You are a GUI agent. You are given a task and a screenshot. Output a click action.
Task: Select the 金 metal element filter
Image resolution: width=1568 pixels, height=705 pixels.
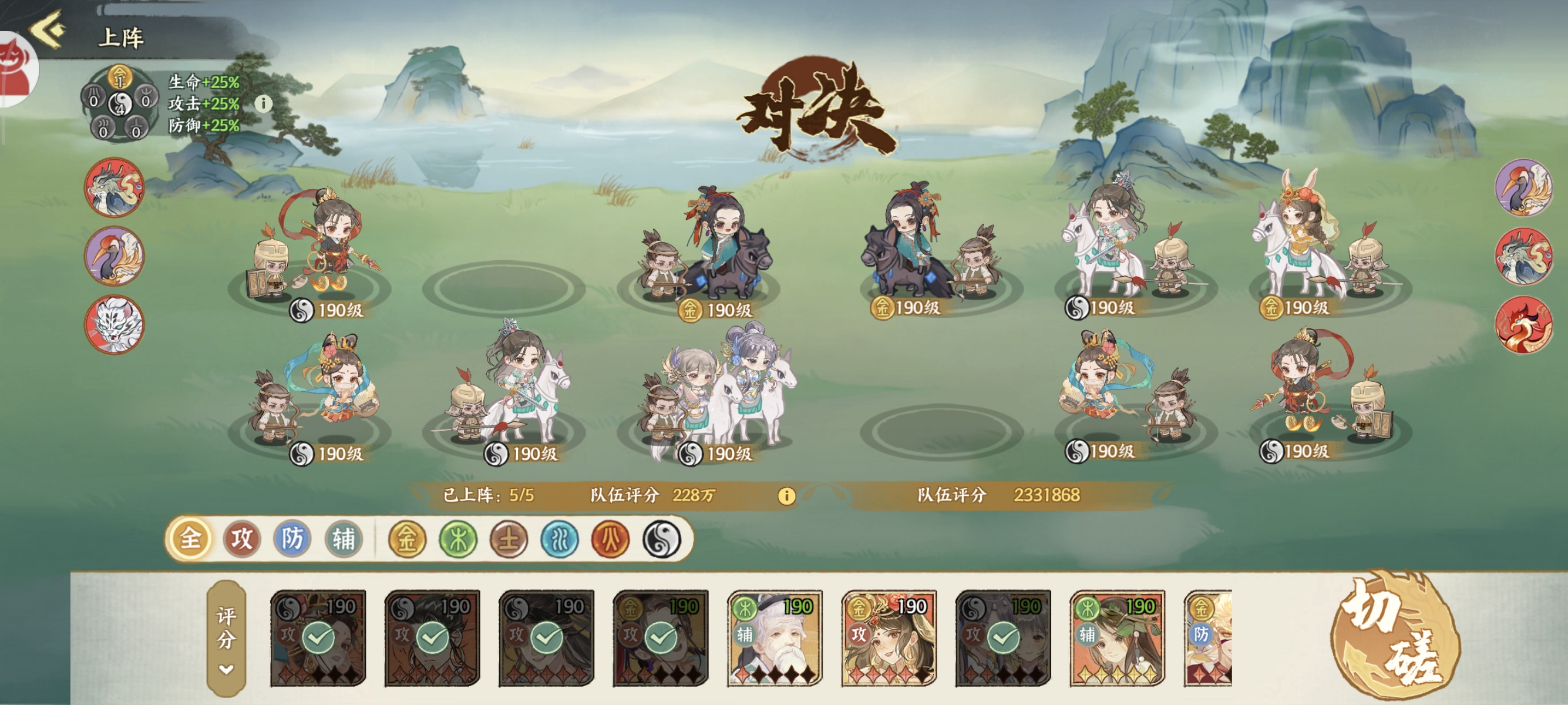coord(407,539)
